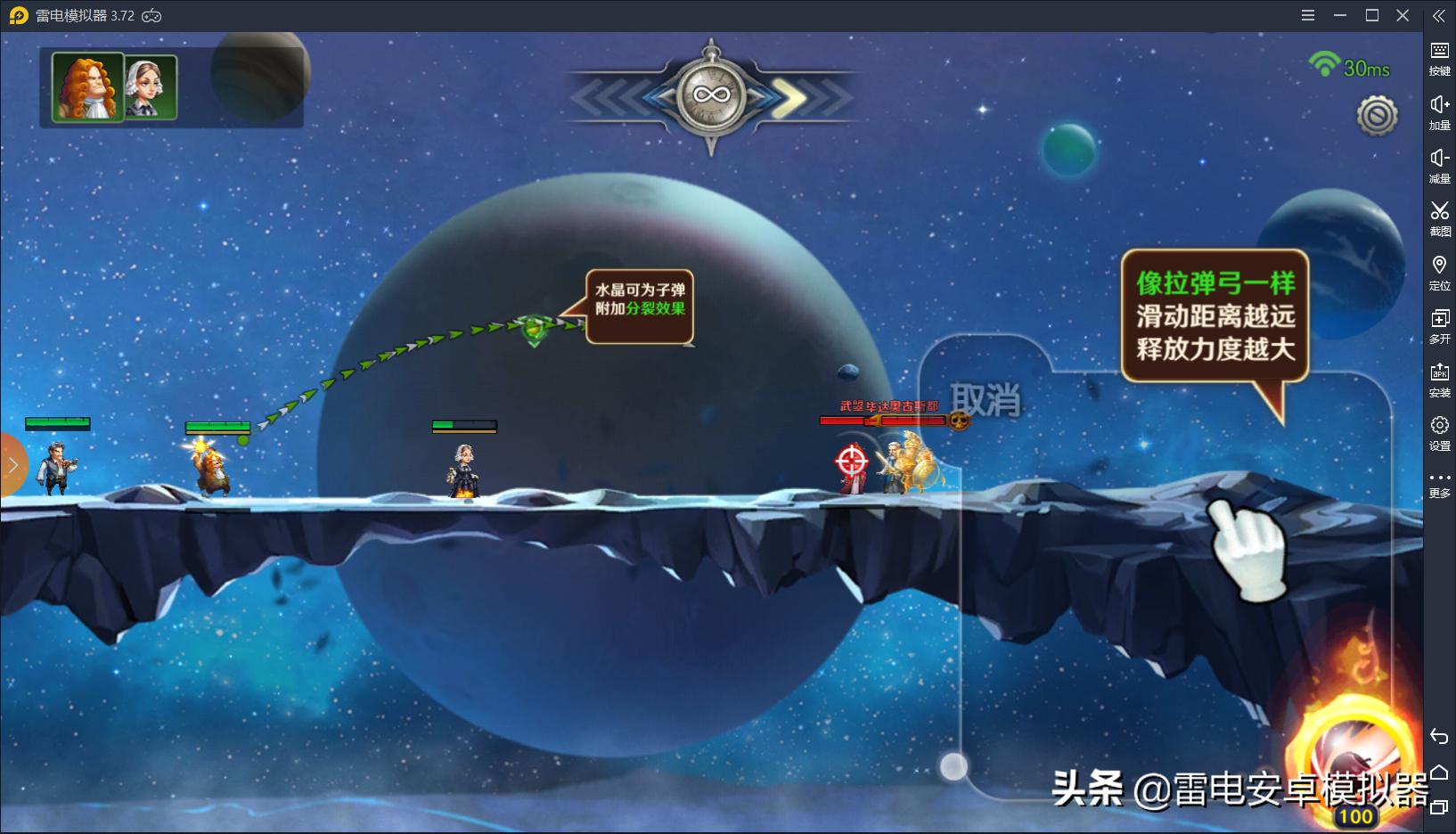Expand the left edge arrow panel
This screenshot has width=1456, height=834.
coord(12,464)
